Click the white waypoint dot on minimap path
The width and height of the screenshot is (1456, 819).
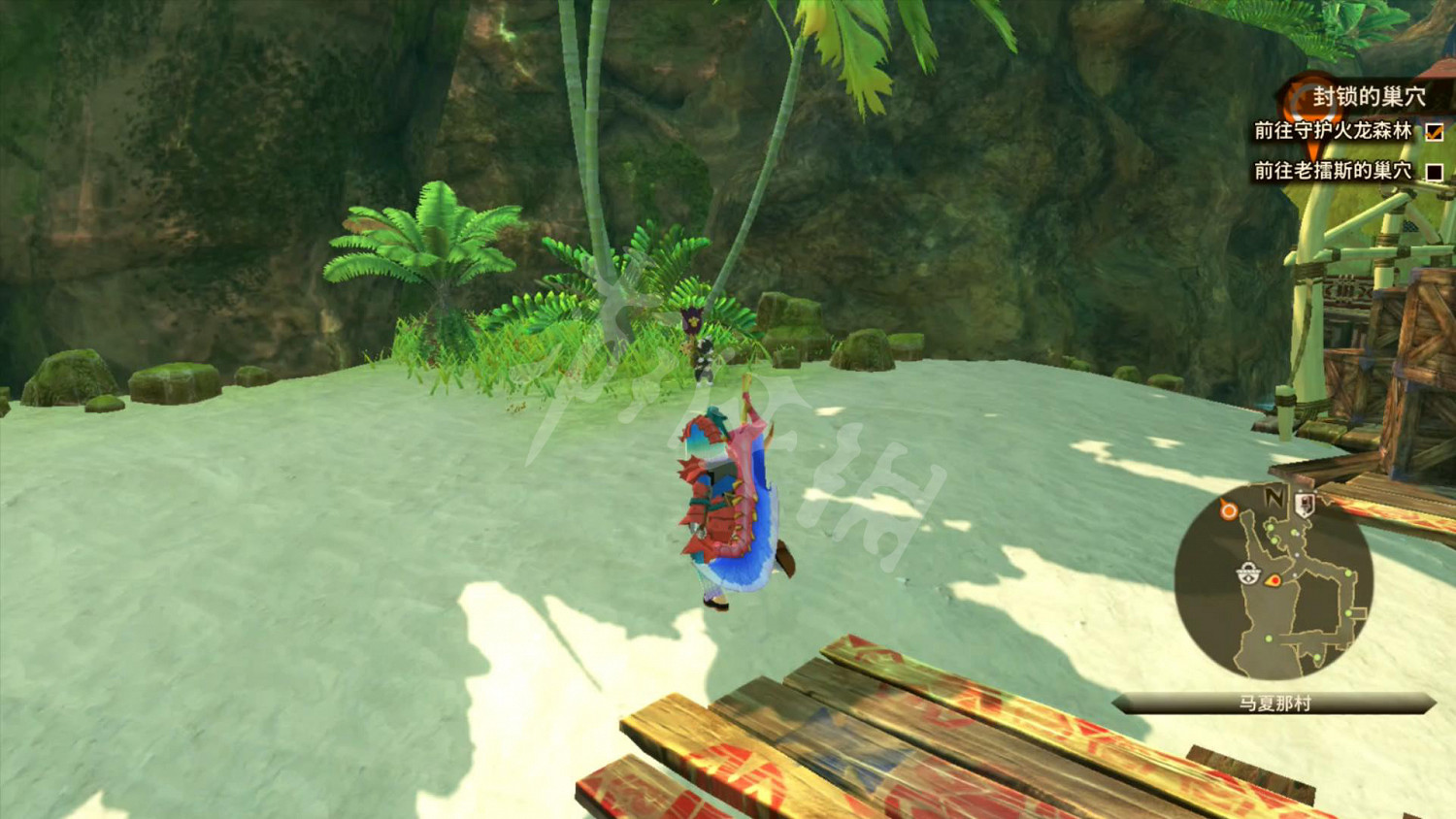[1298, 554]
